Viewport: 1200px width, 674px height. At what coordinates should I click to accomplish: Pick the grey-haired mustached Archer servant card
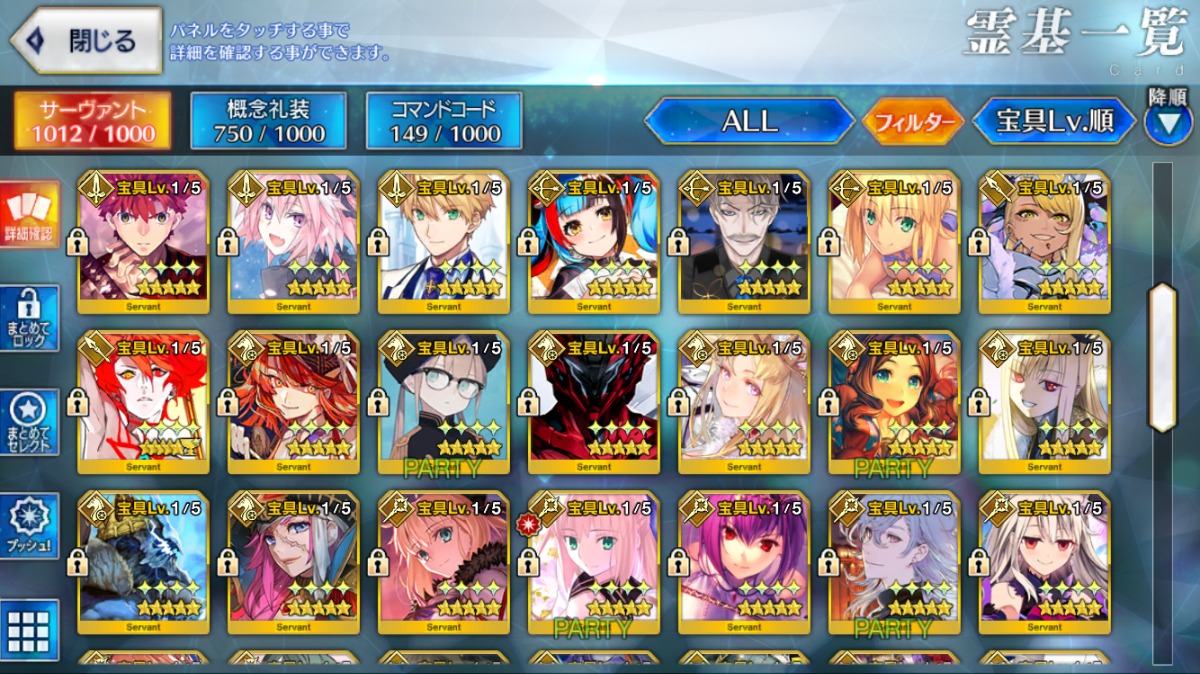(x=744, y=242)
